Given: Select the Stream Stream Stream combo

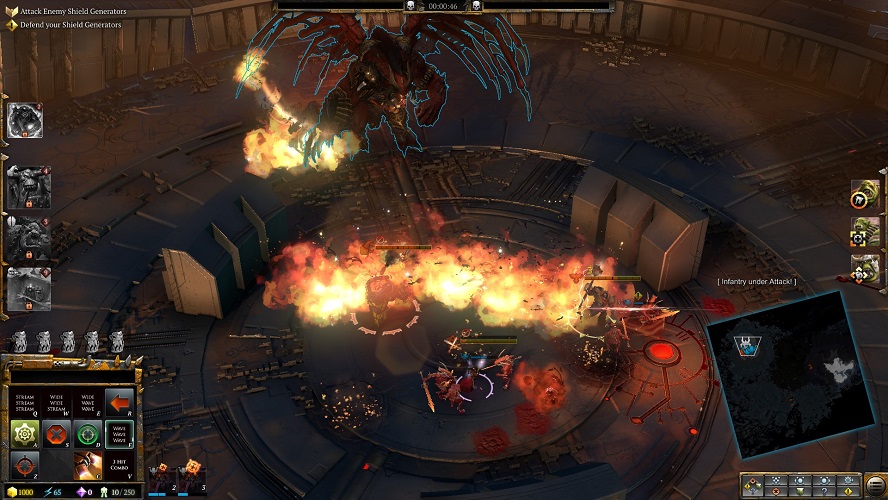Looking at the screenshot, I should tap(24, 403).
